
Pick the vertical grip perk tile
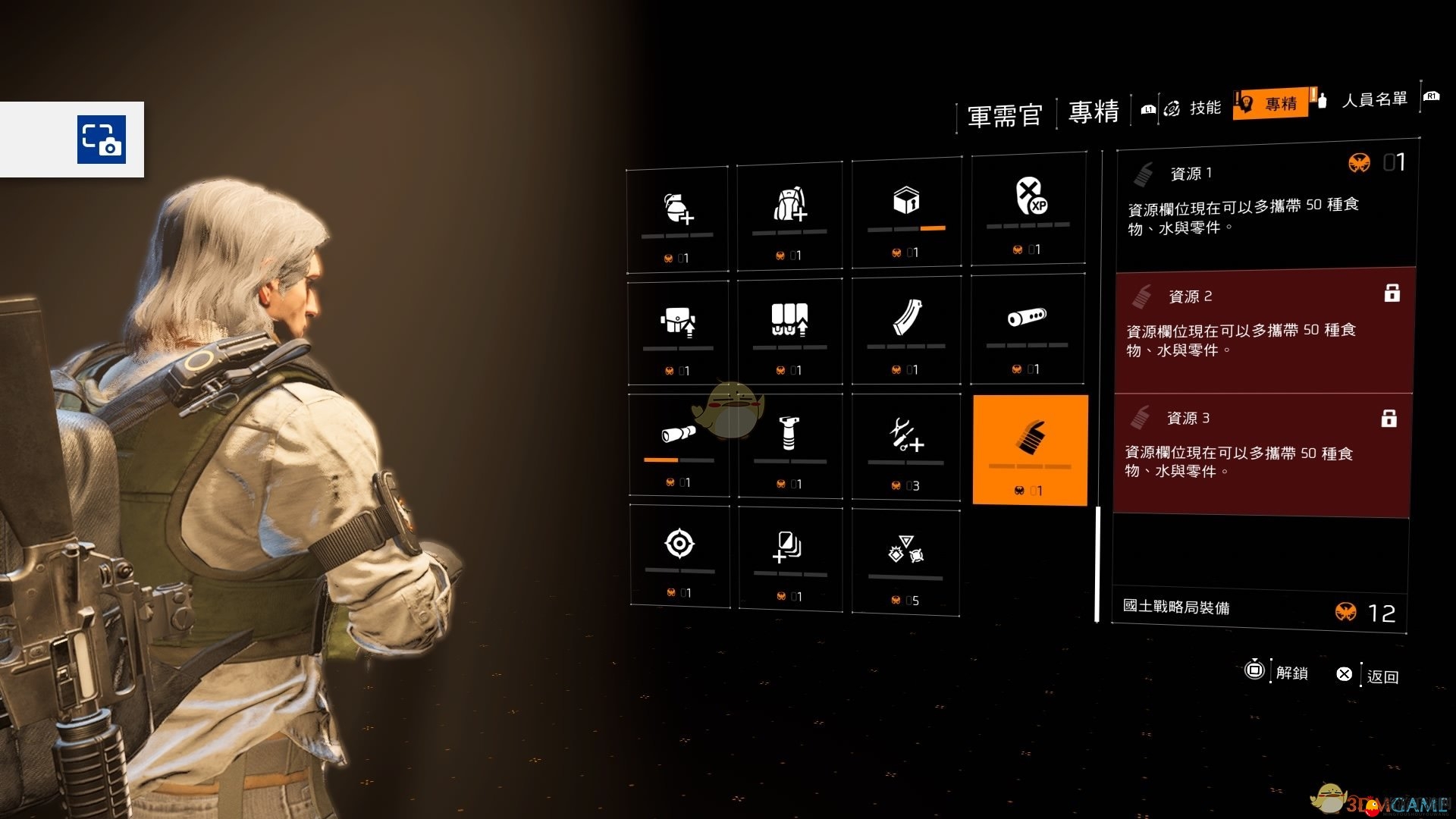[789, 445]
